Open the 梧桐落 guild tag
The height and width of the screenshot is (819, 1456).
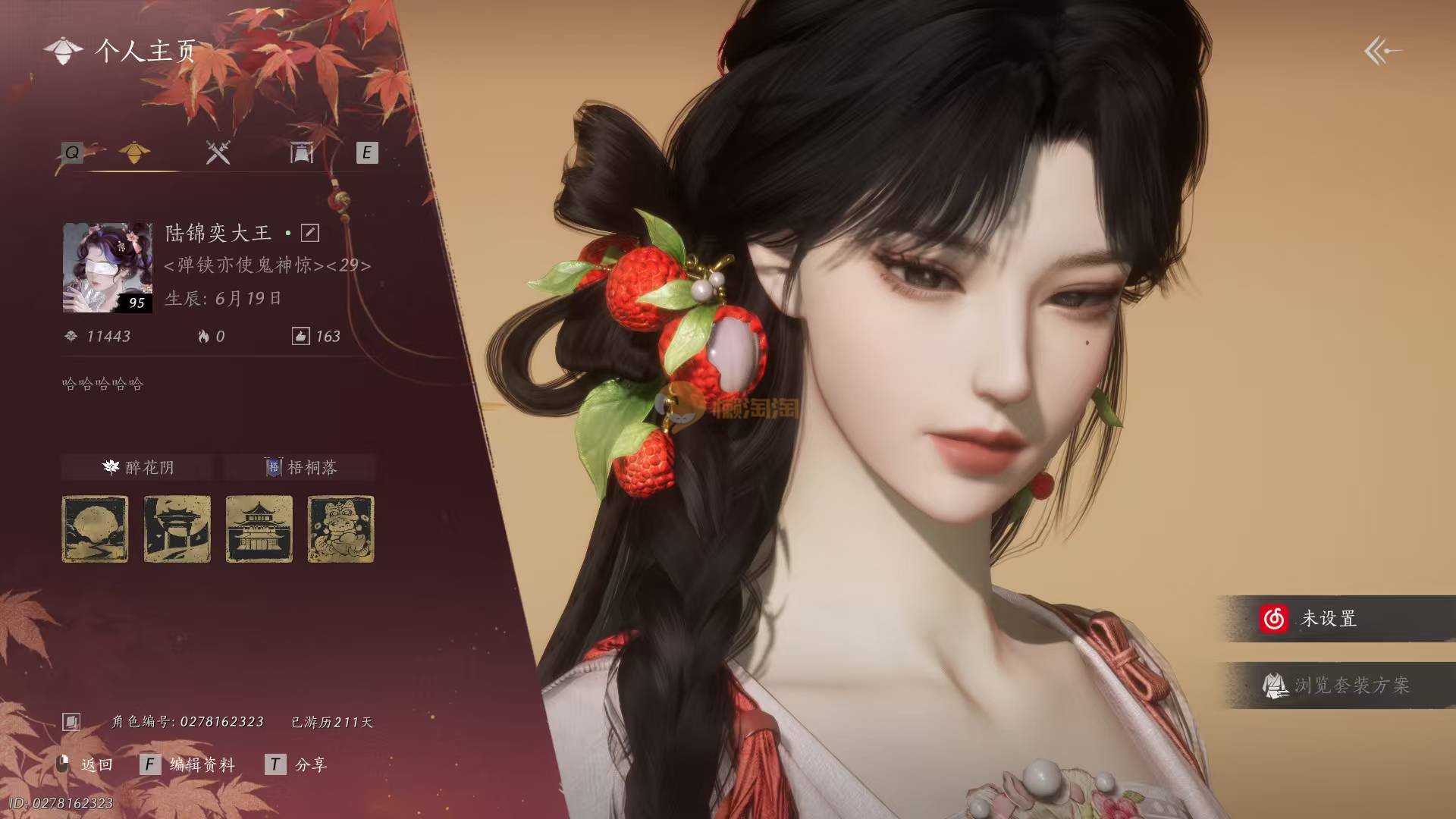[x=300, y=467]
